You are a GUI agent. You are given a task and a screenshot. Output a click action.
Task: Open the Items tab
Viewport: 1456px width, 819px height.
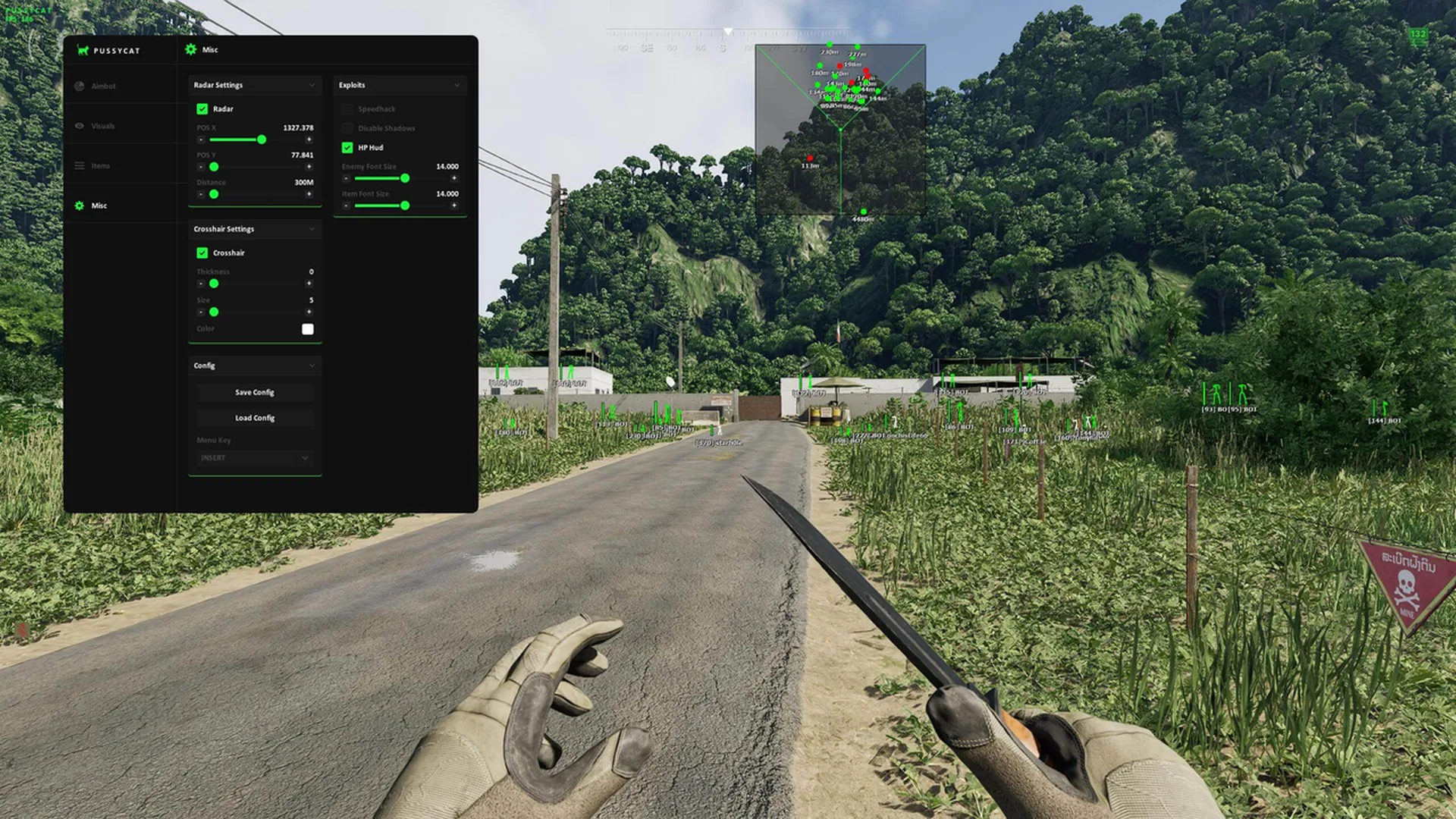(x=100, y=165)
